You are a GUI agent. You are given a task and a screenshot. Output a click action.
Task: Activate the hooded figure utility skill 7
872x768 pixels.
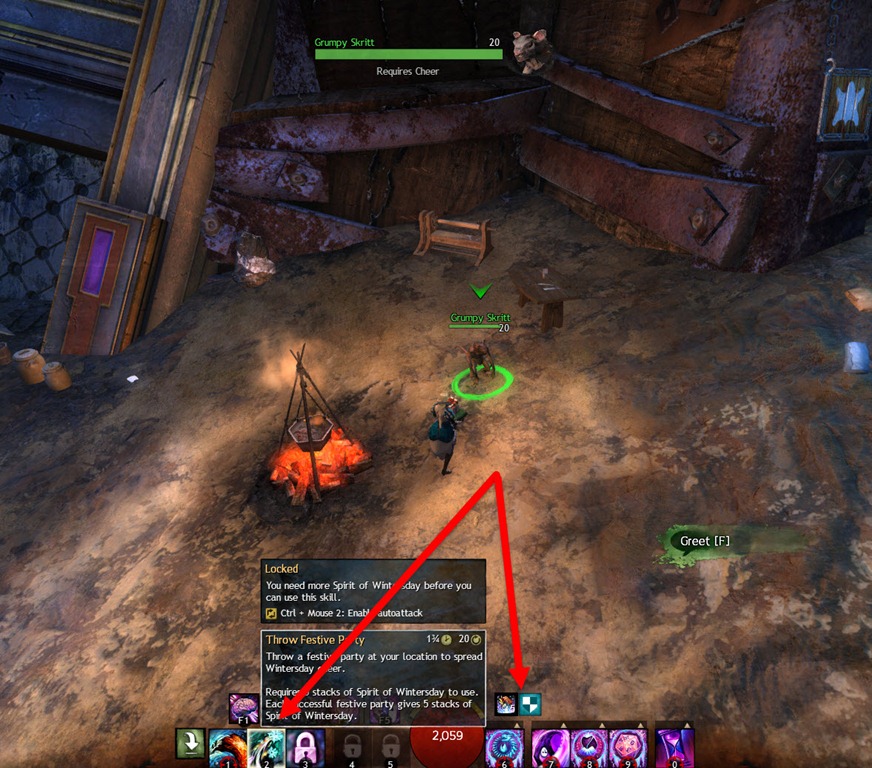pos(550,747)
